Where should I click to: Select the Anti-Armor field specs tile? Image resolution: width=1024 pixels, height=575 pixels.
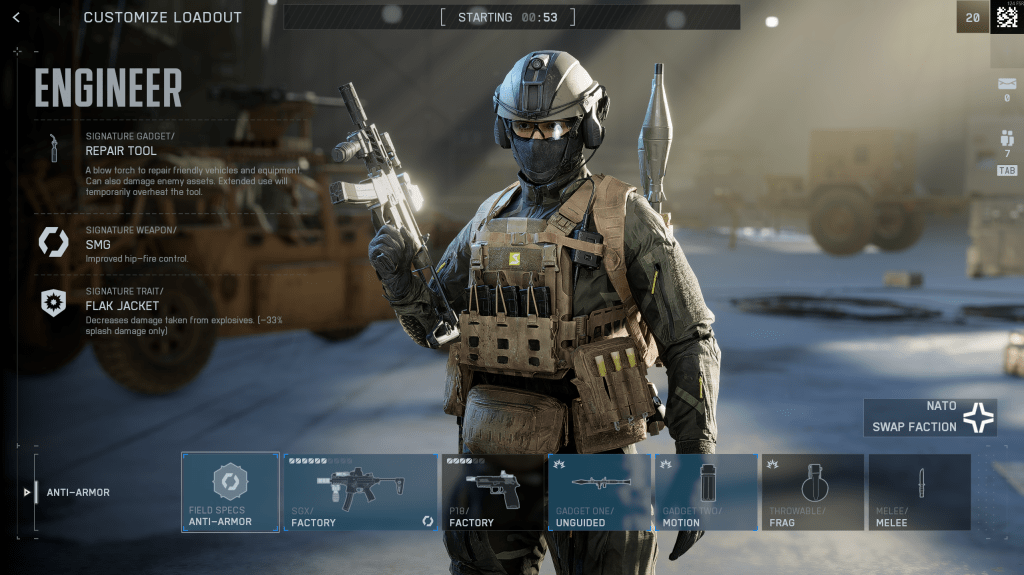click(230, 492)
